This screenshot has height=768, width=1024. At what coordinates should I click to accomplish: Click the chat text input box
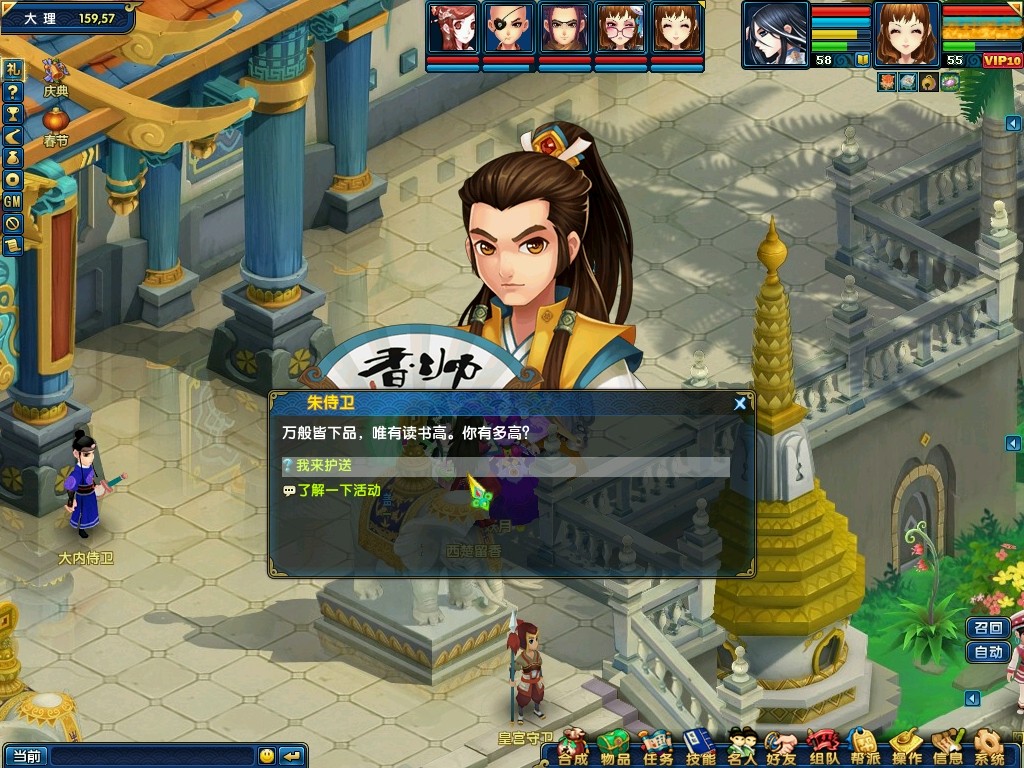click(x=152, y=756)
